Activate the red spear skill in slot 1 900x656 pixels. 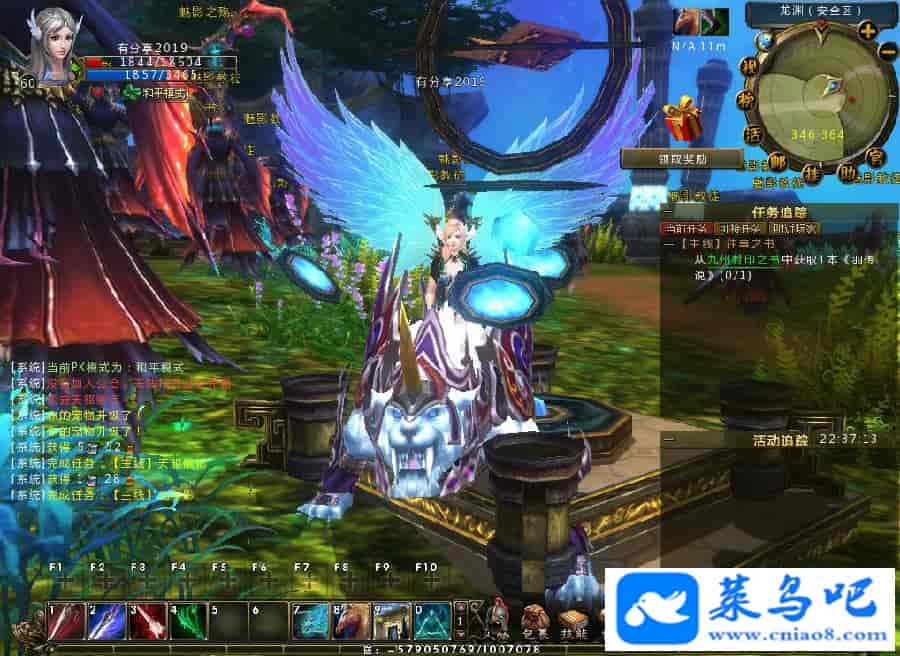(x=65, y=621)
